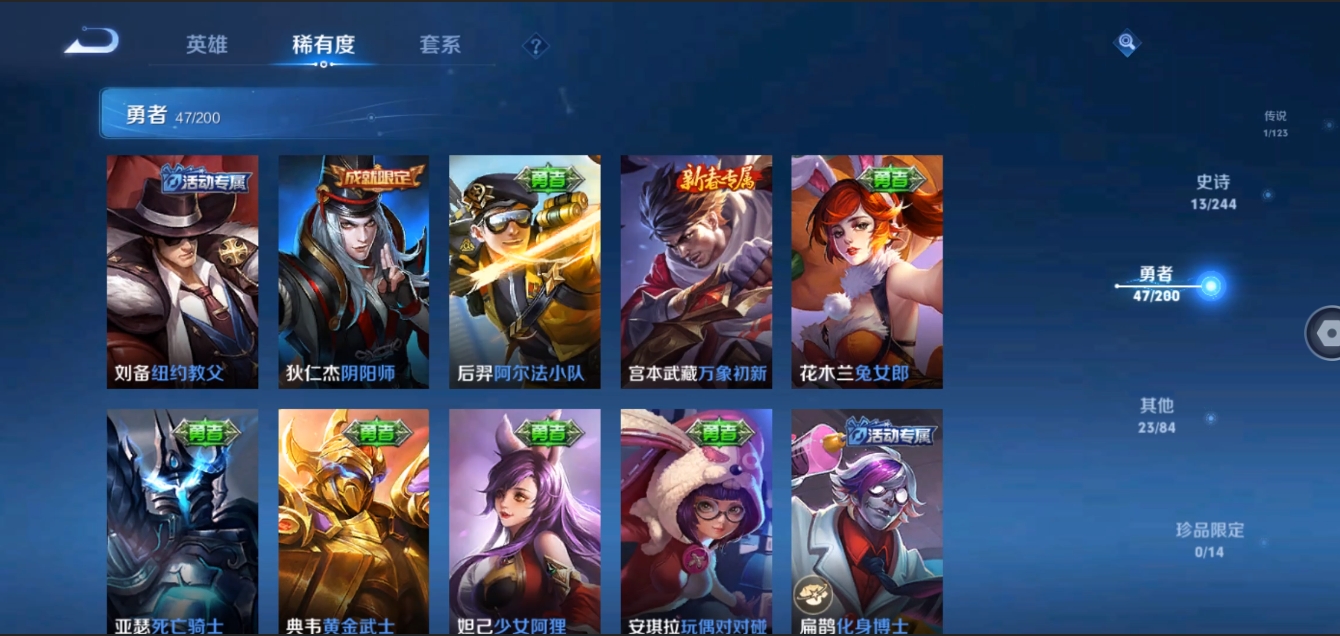Open the skin search magnifier
Viewport: 1340px width, 636px height.
tap(1127, 42)
